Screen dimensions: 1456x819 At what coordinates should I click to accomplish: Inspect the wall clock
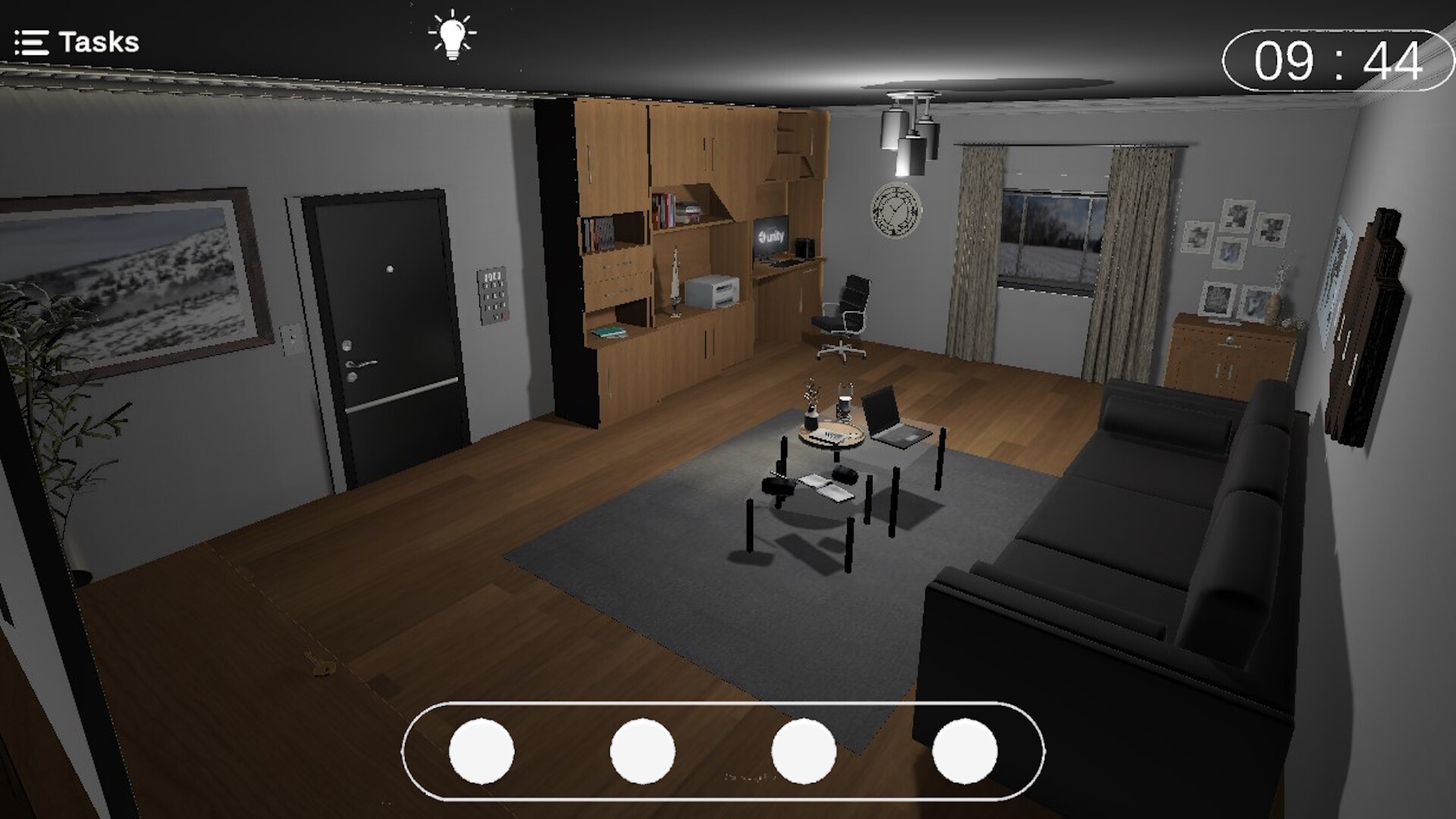pos(895,212)
